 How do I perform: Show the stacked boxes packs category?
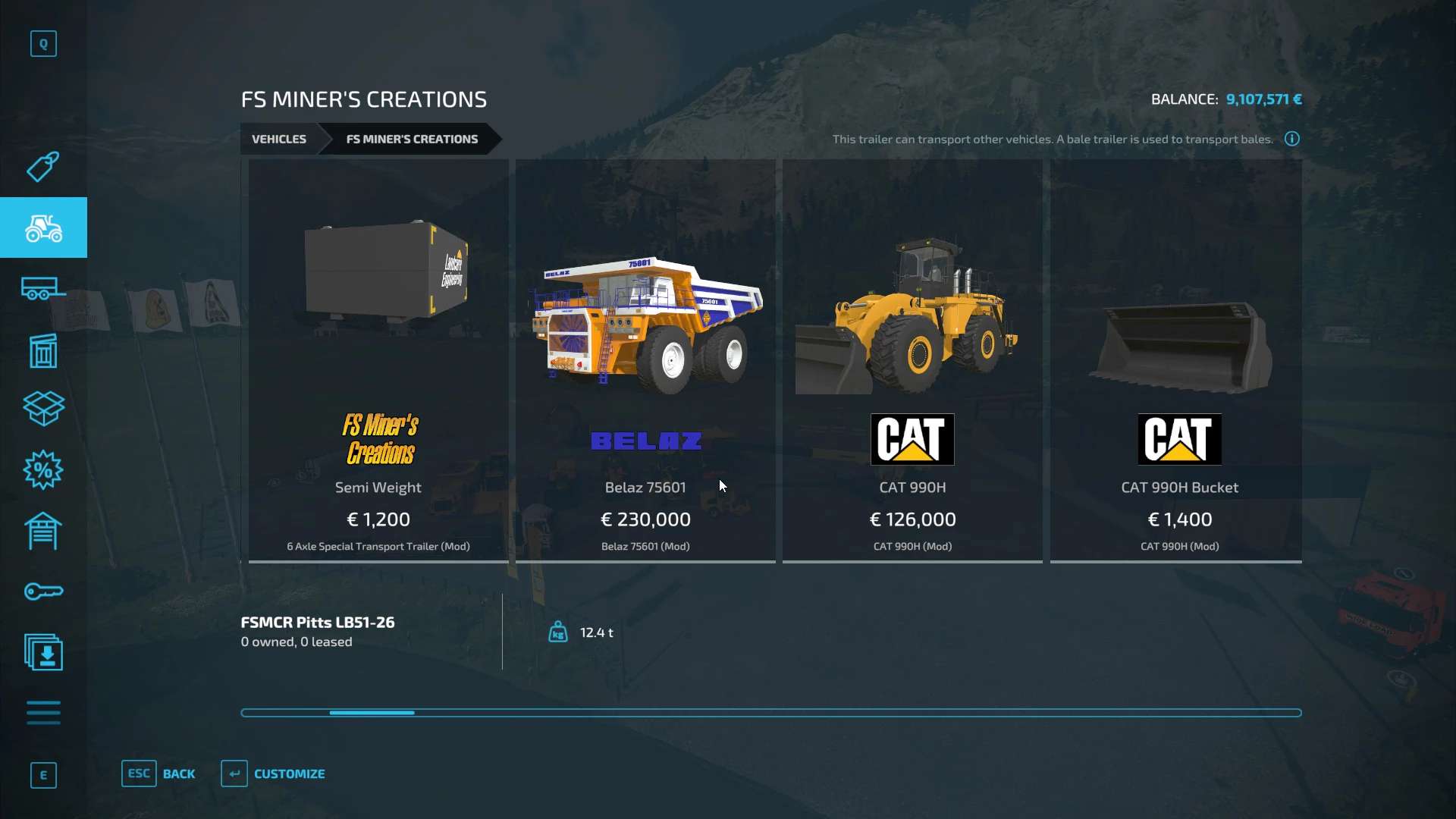point(43,409)
